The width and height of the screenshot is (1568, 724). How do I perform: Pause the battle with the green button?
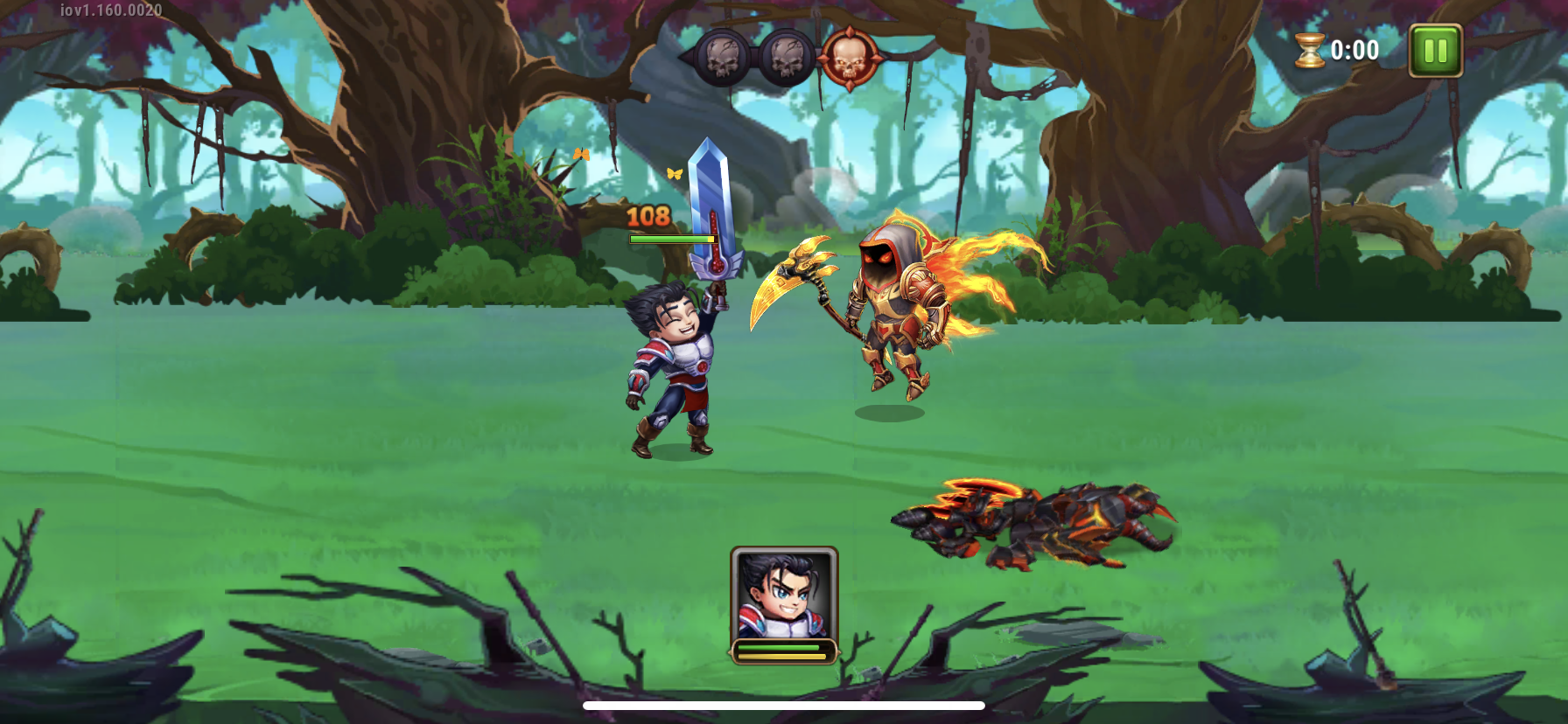tap(1435, 51)
